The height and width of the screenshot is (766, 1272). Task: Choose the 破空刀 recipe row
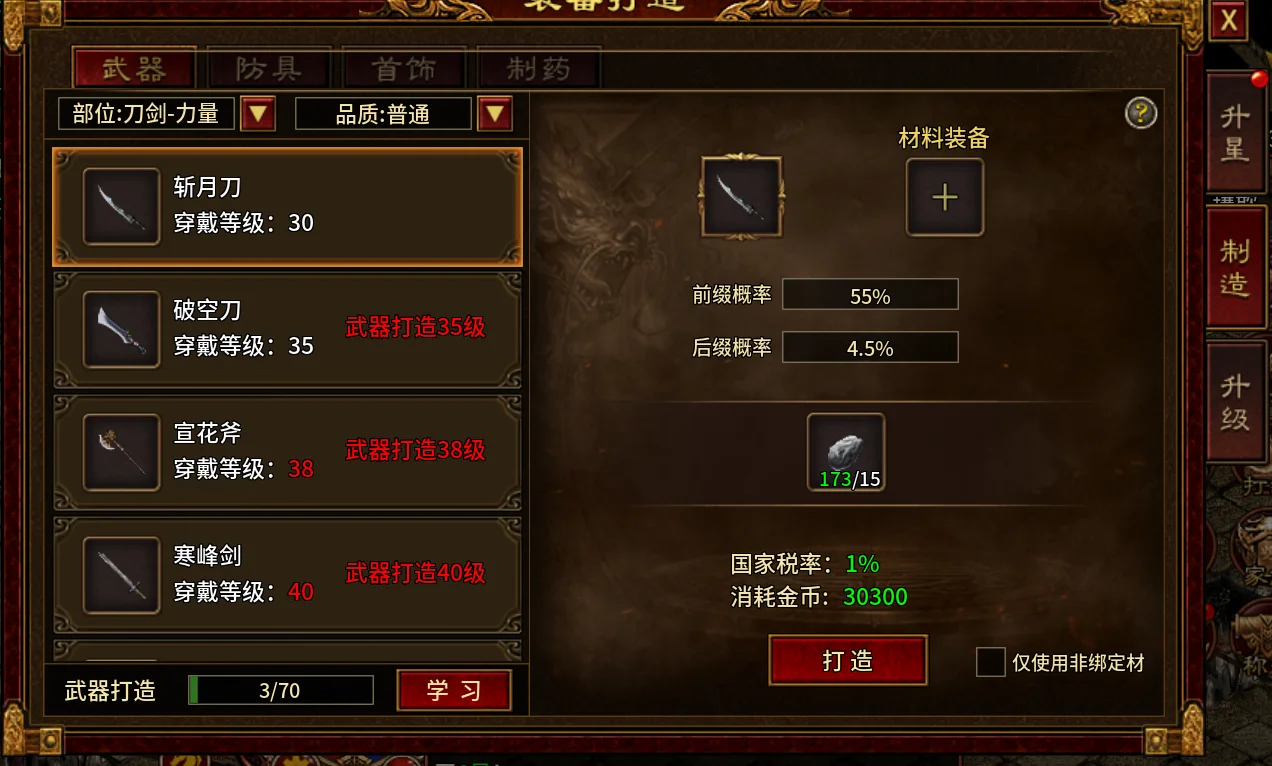287,329
